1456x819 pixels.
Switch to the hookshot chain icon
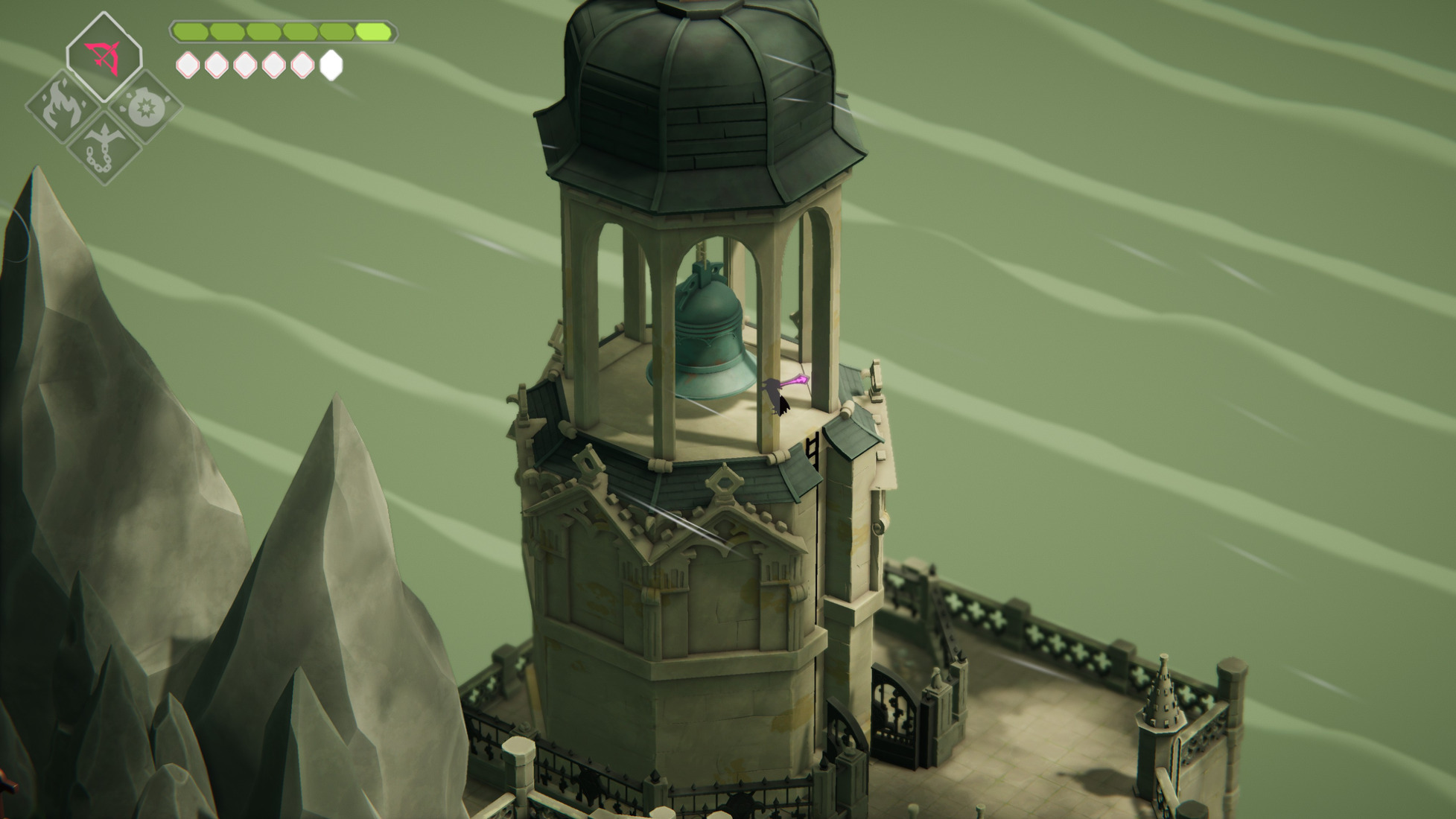click(x=103, y=147)
